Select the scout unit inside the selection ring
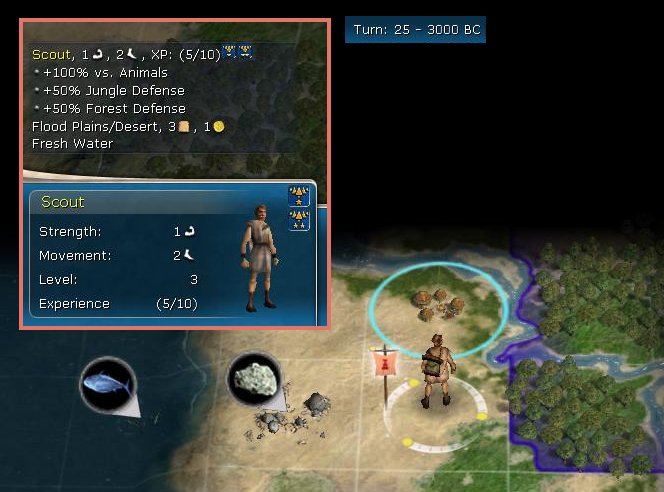This screenshot has height=492, width=664. click(x=437, y=372)
